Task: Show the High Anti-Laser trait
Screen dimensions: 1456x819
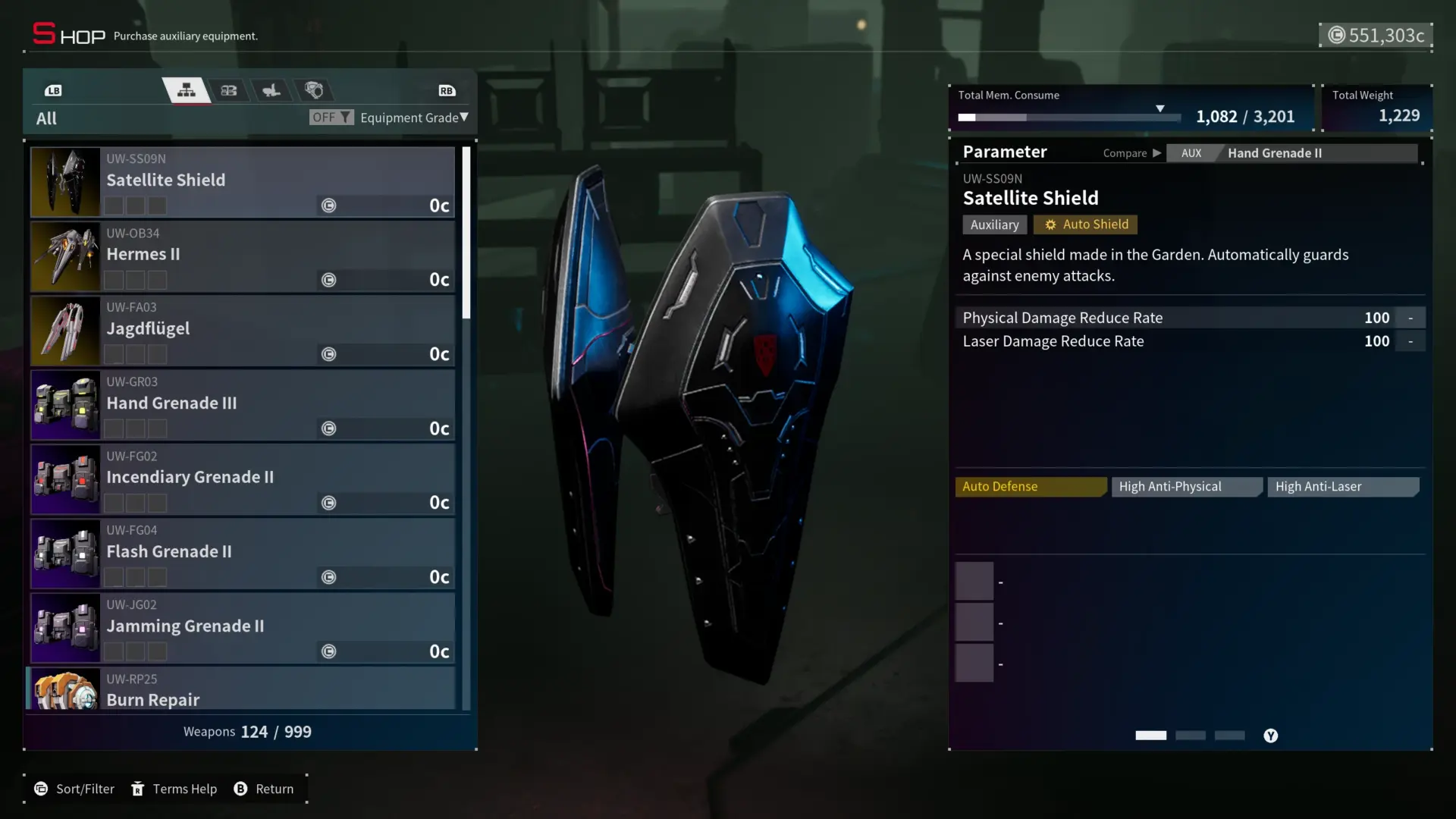Action: pos(1342,487)
